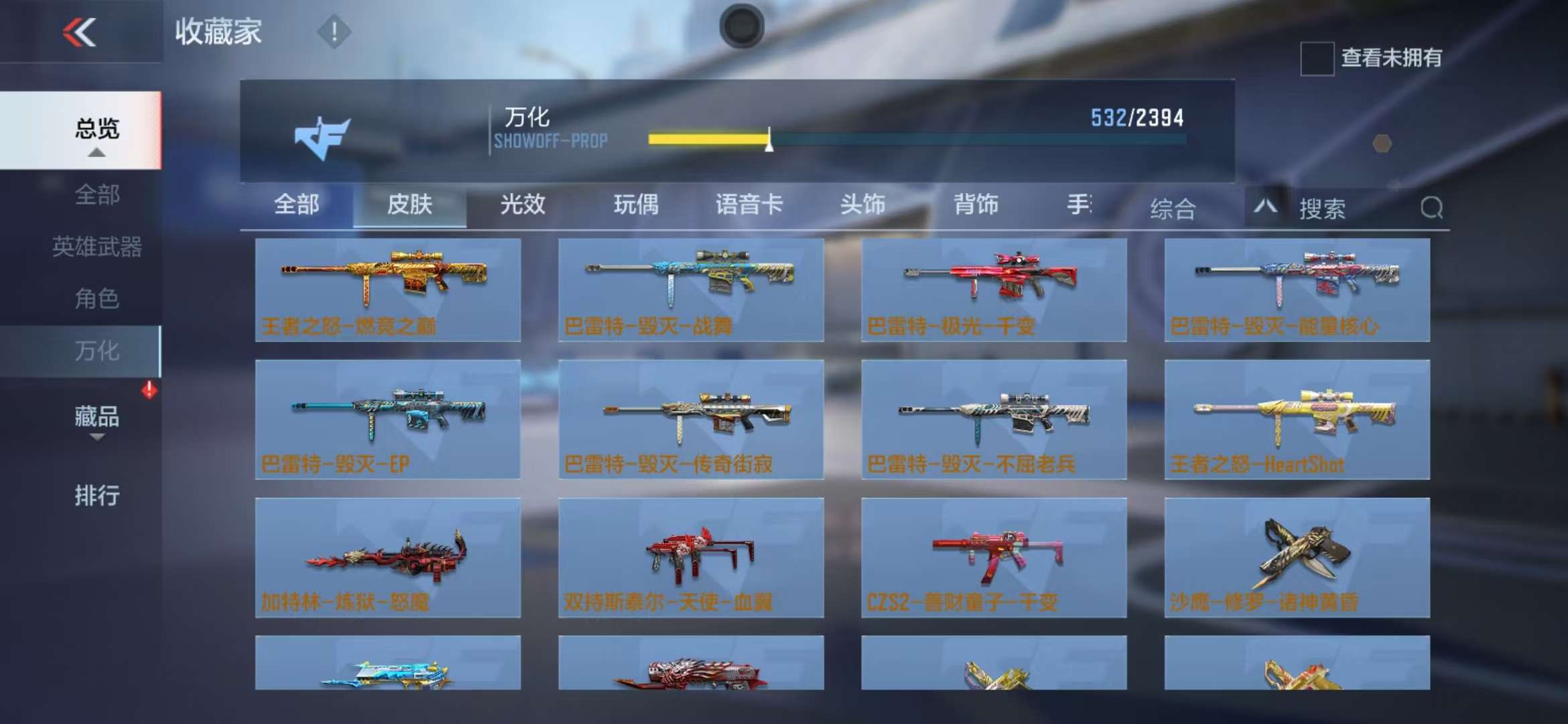Select 总览 in the left sidebar
Image resolution: width=1568 pixels, height=724 pixels.
click(x=96, y=129)
